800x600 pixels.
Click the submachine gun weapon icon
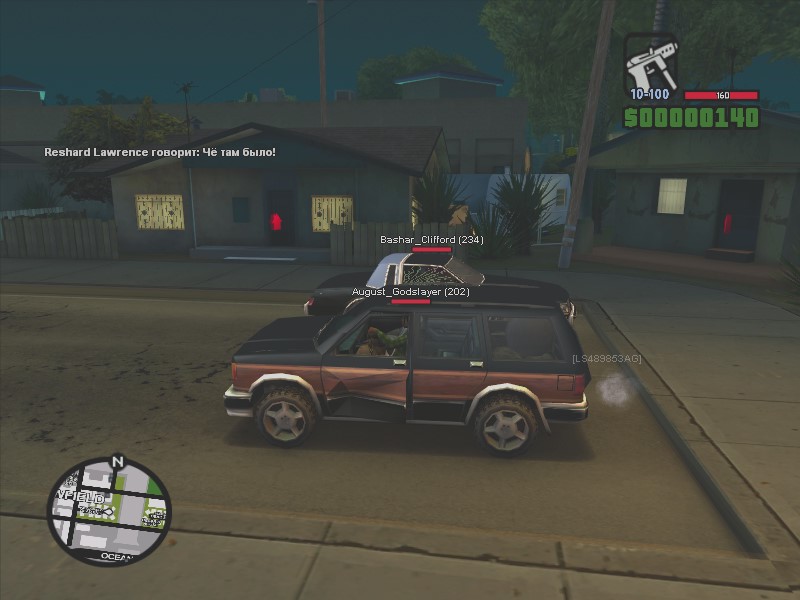(x=651, y=64)
